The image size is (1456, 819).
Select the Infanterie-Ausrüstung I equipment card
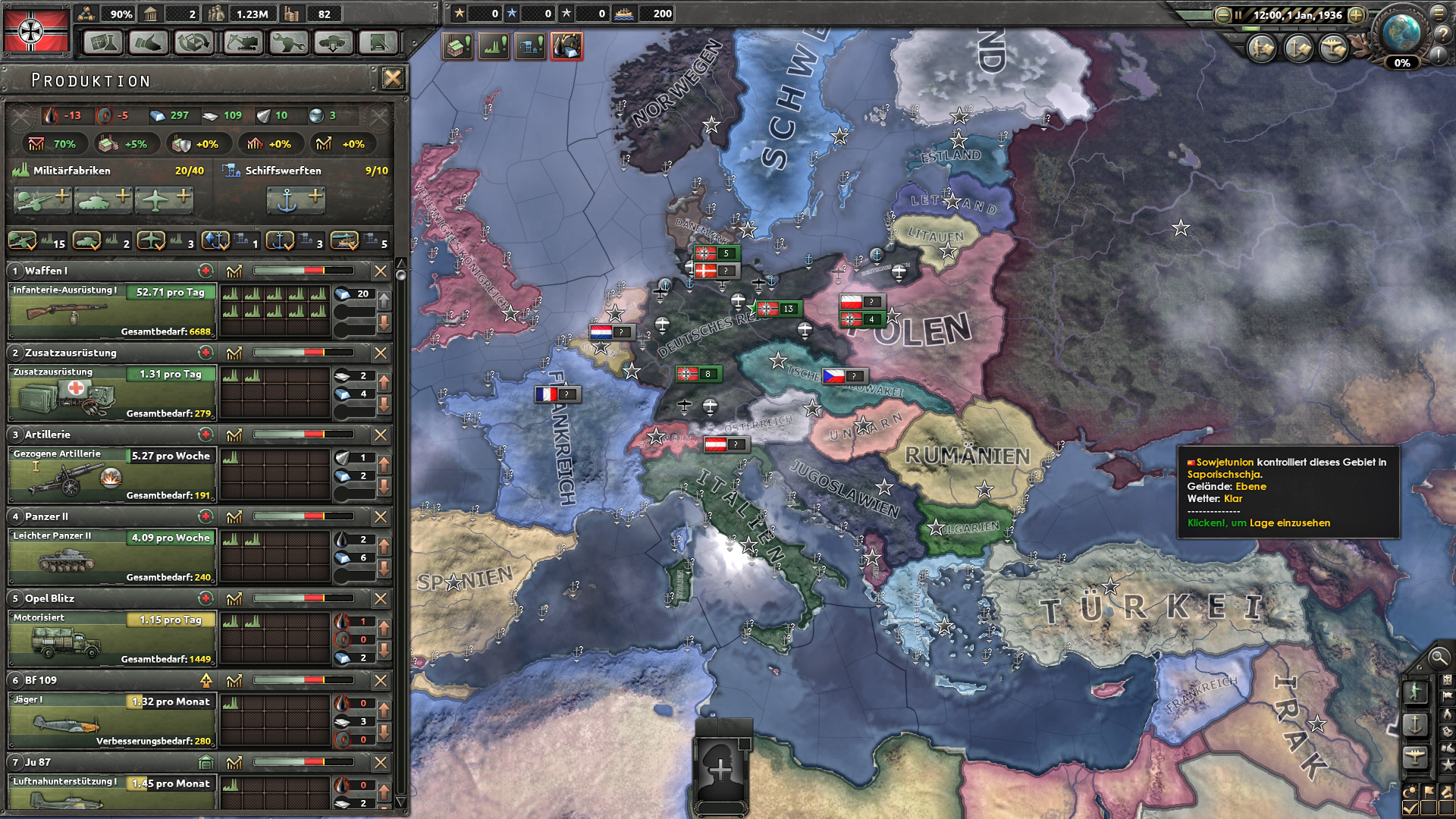click(112, 311)
